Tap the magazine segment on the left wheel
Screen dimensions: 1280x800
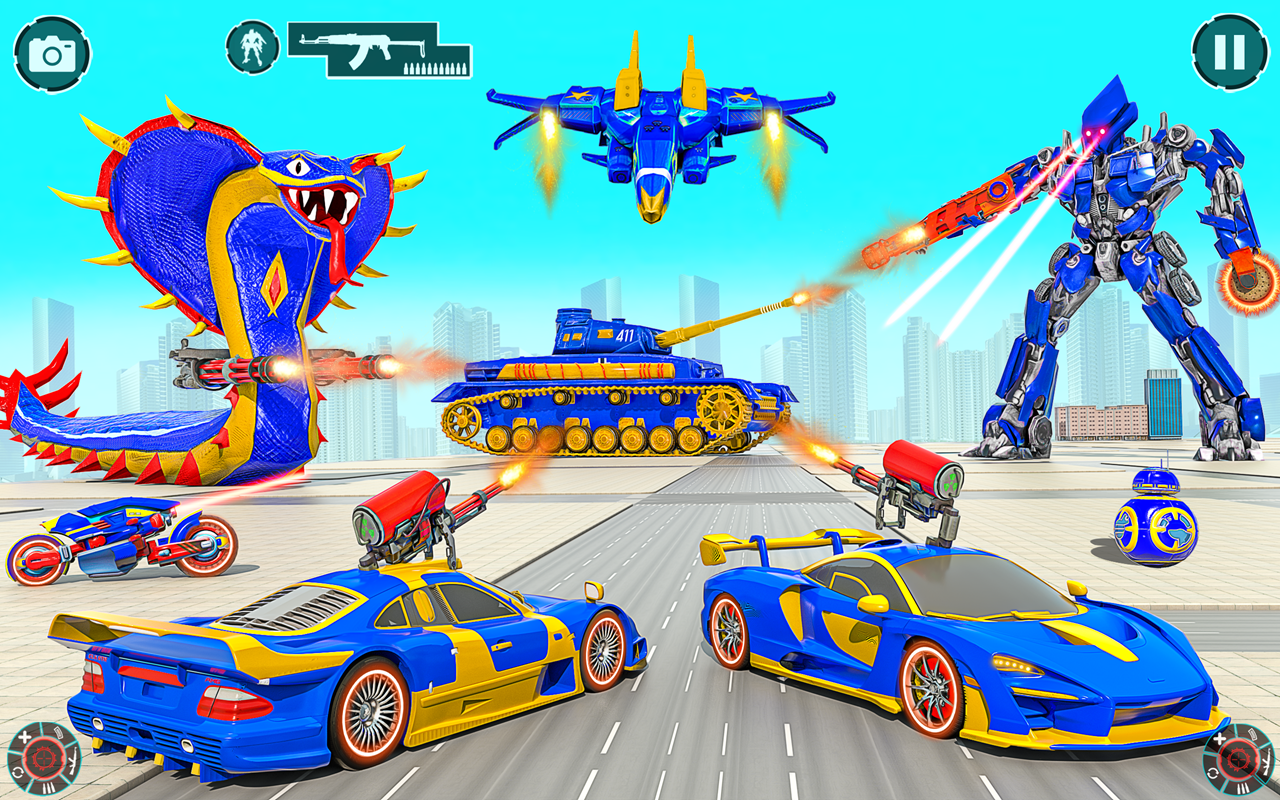point(58,732)
